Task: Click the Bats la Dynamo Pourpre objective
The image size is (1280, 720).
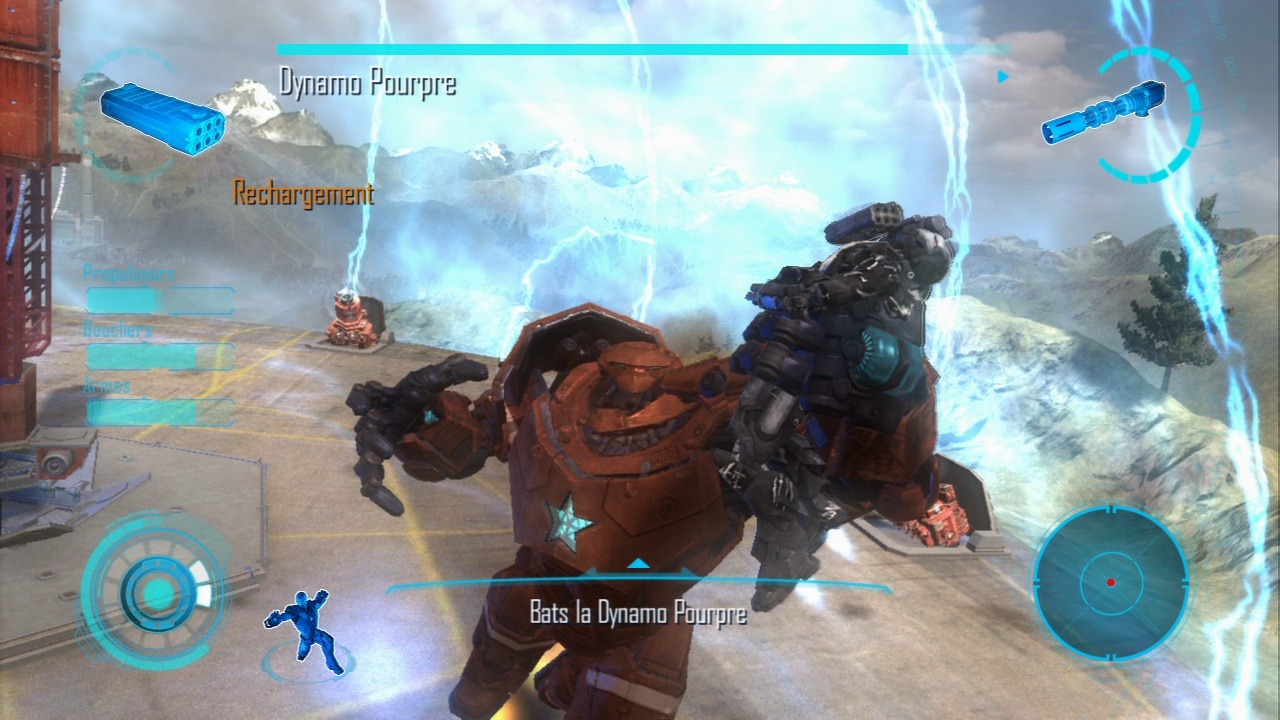Action: [x=638, y=612]
